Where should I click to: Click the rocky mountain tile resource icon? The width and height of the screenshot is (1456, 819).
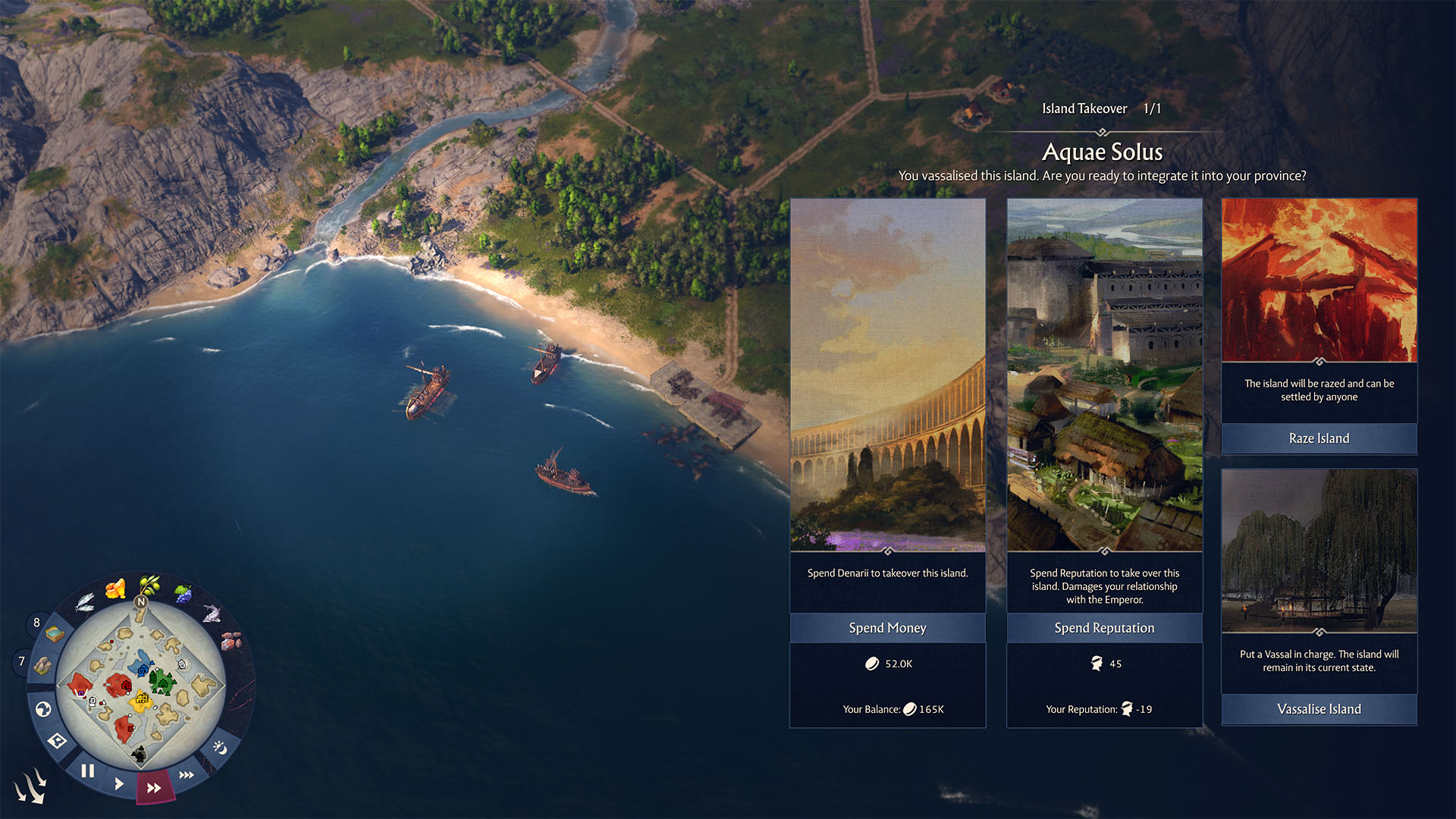coord(42,666)
